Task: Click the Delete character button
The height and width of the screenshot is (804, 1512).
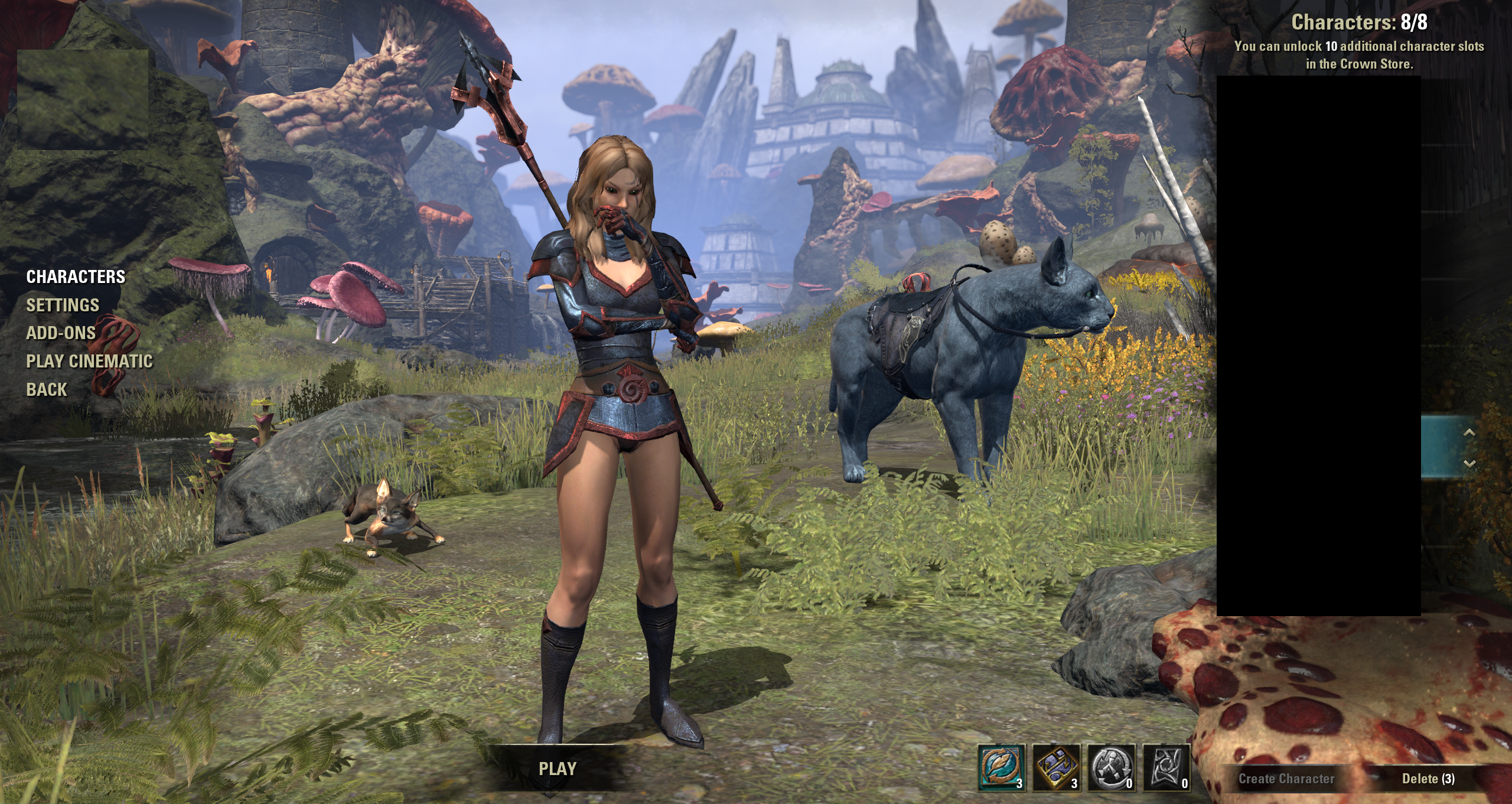Action: pos(1428,779)
